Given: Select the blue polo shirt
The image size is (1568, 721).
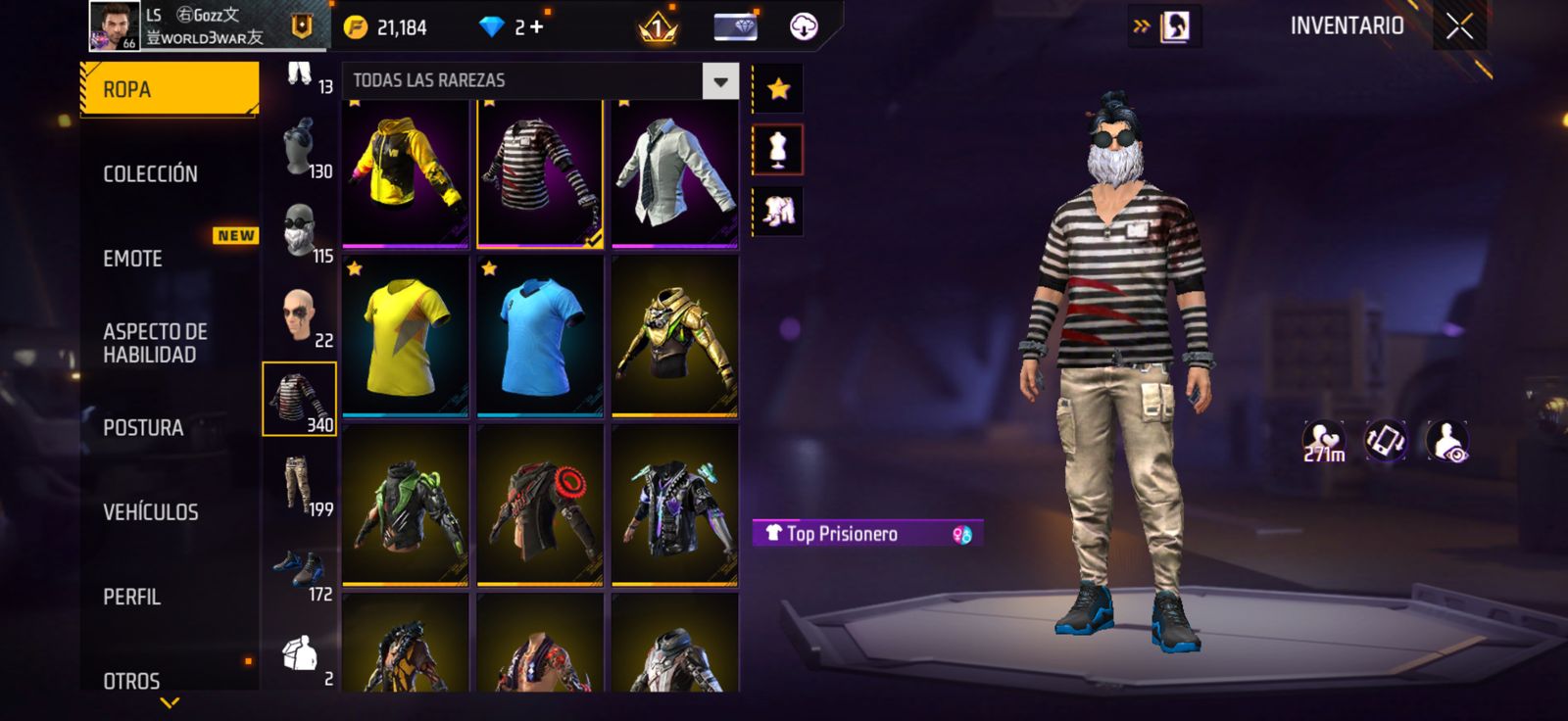Looking at the screenshot, I should 539,335.
